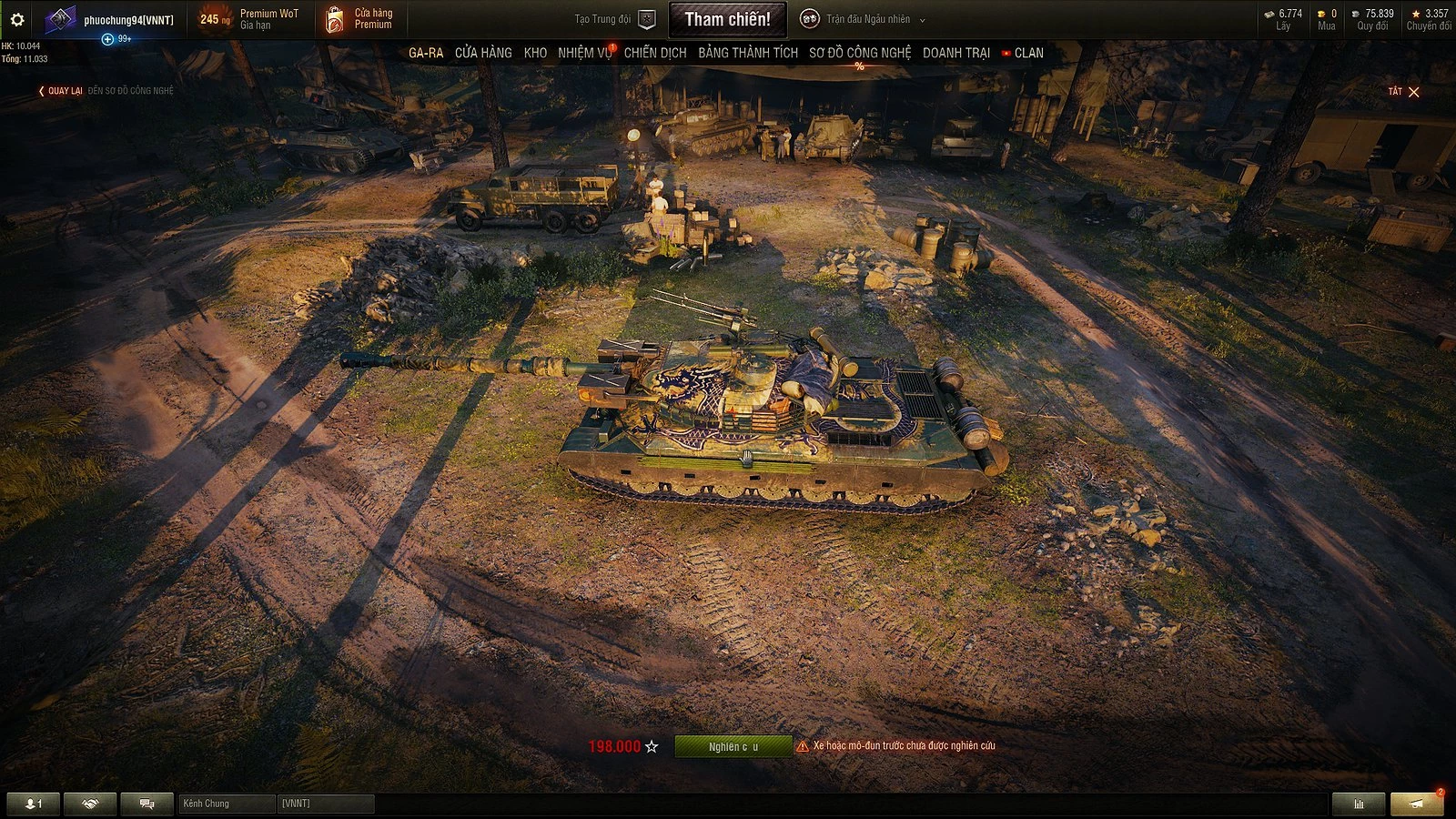
Task: Open the contacts list person icon
Action: (32, 804)
